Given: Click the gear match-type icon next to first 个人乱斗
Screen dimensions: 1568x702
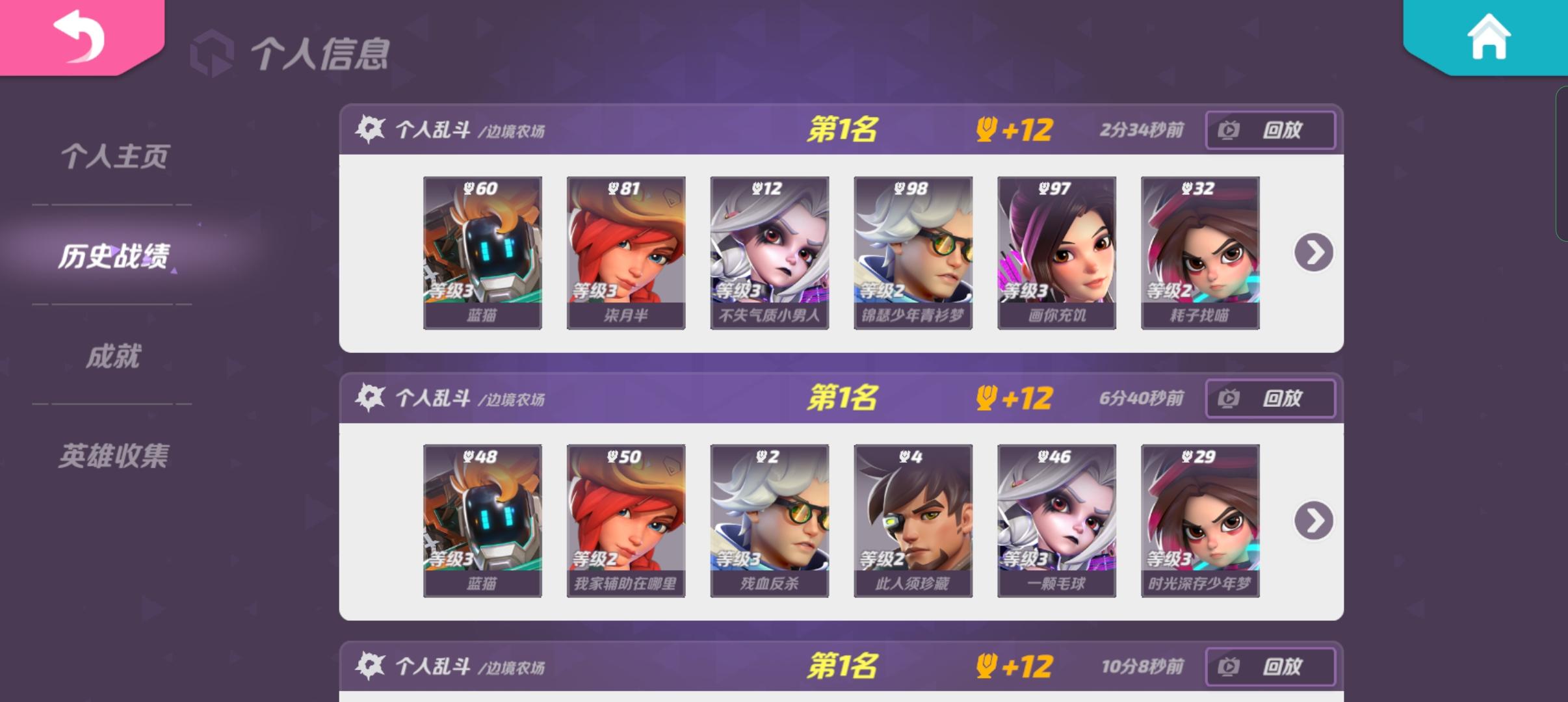Looking at the screenshot, I should pos(369,129).
